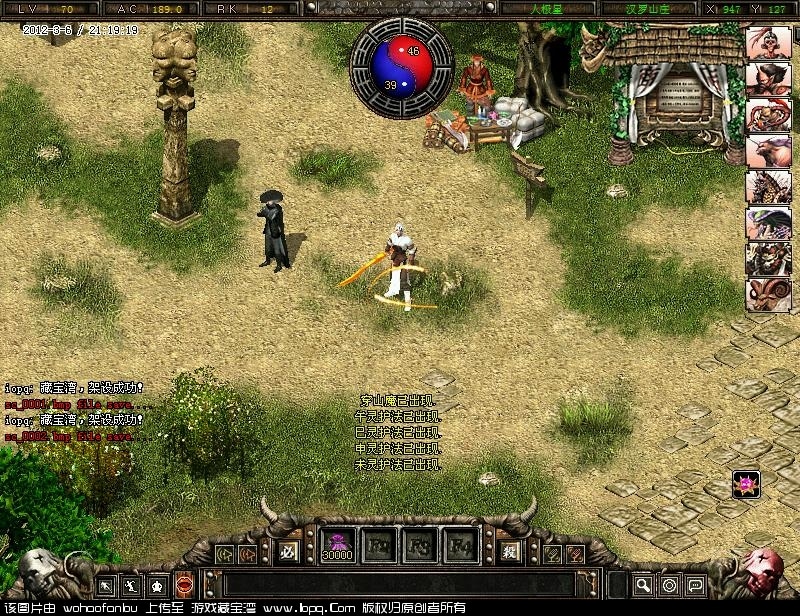Open the yin-yang health and mana orb
The width and height of the screenshot is (800, 616).
pyautogui.click(x=399, y=67)
